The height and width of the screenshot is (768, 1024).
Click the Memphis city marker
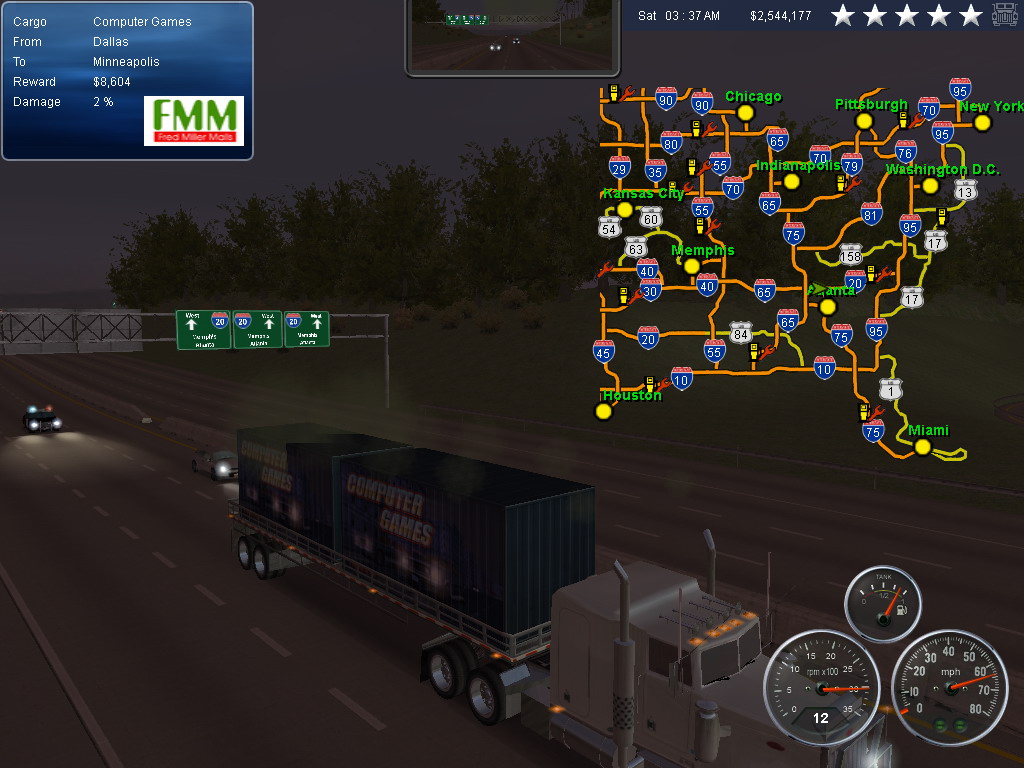pos(691,266)
